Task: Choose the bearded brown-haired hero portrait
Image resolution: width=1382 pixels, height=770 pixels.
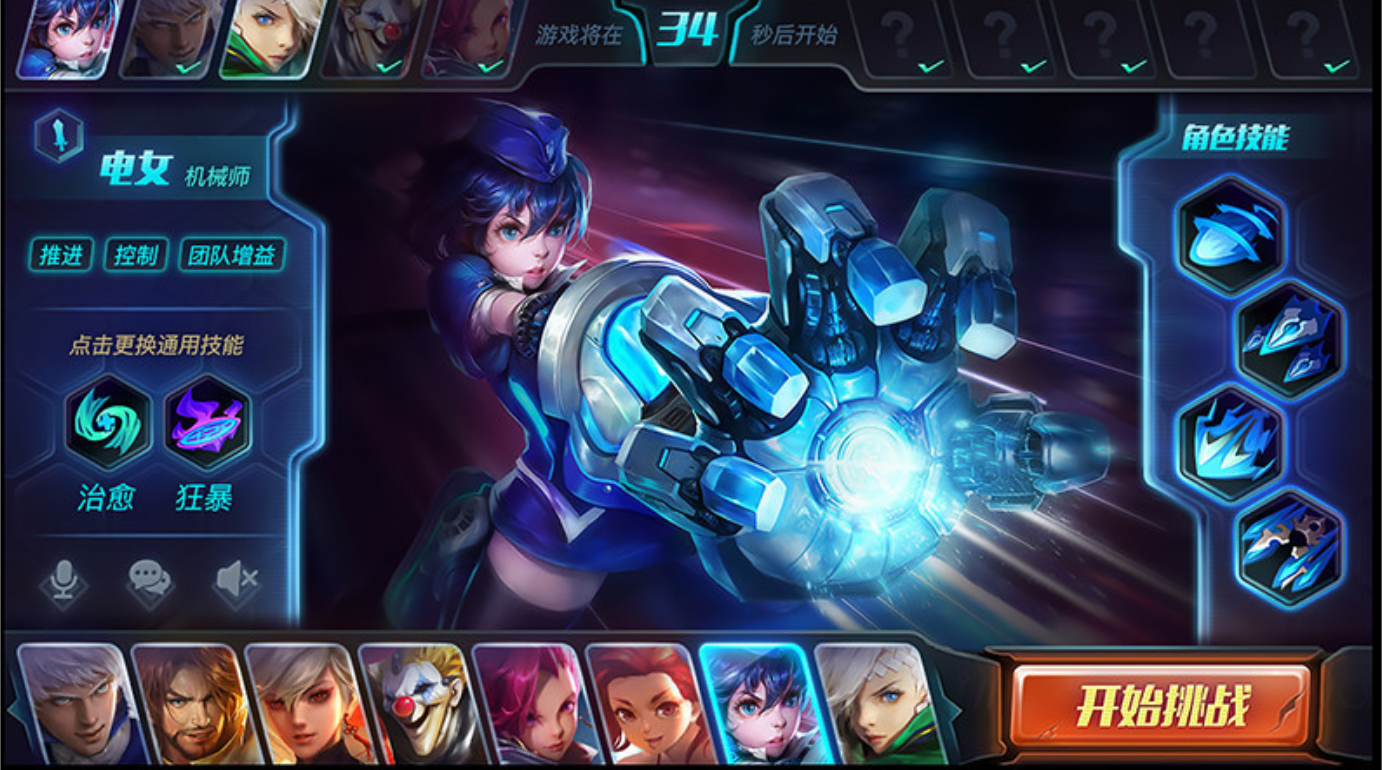Action: point(187,703)
